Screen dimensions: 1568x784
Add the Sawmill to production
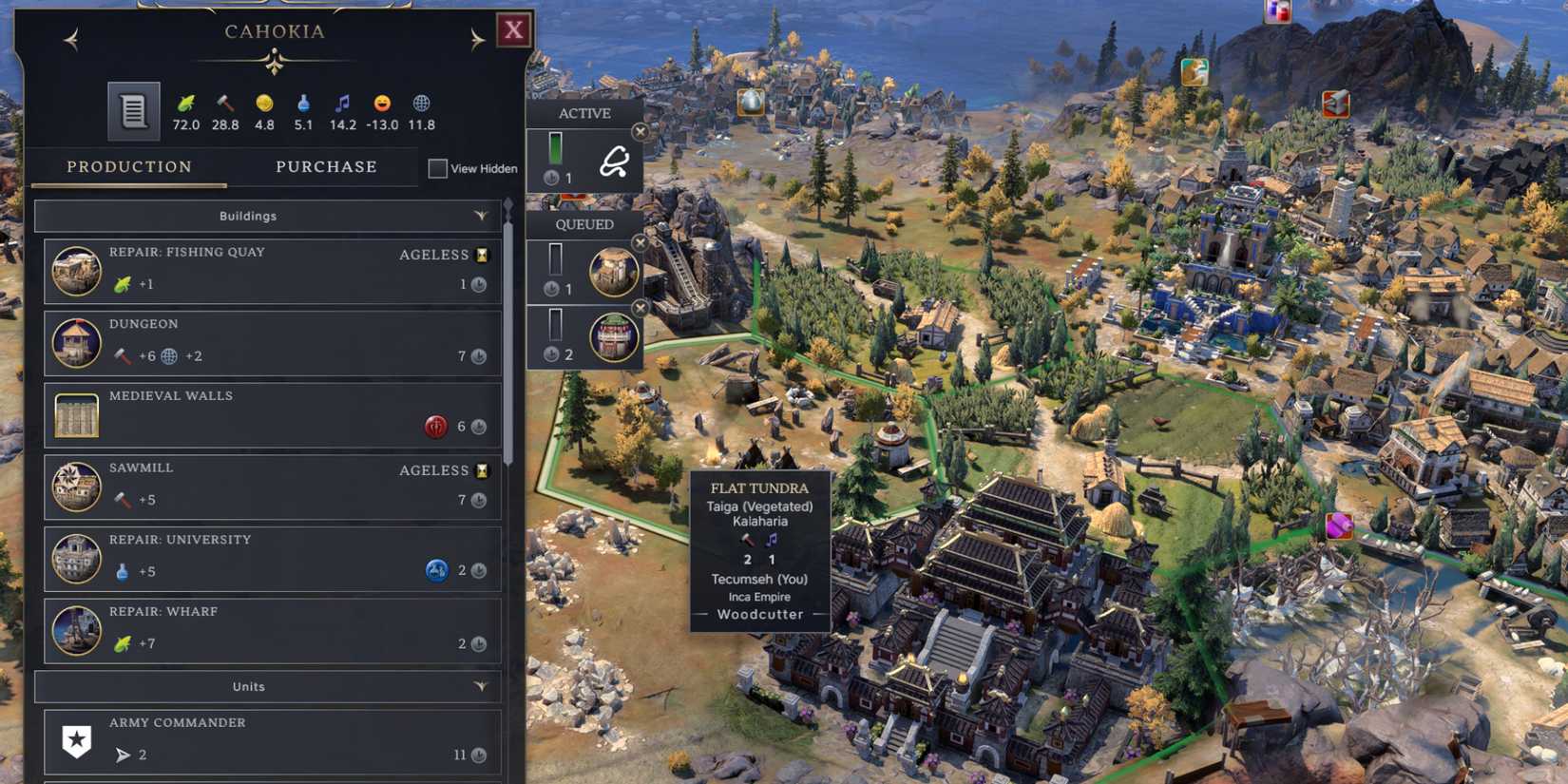[x=273, y=487]
